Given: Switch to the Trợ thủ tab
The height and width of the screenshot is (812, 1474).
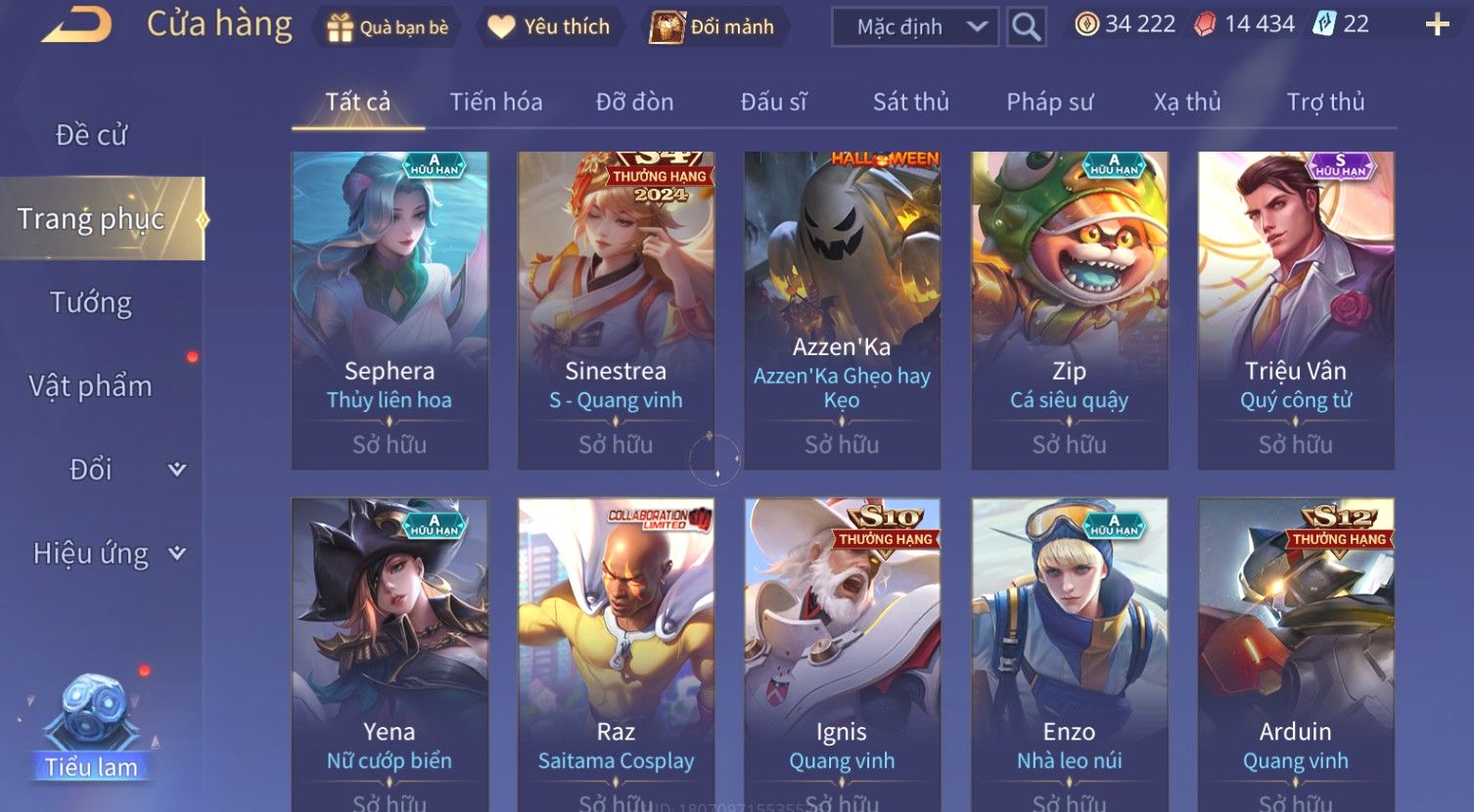Looking at the screenshot, I should point(1325,102).
